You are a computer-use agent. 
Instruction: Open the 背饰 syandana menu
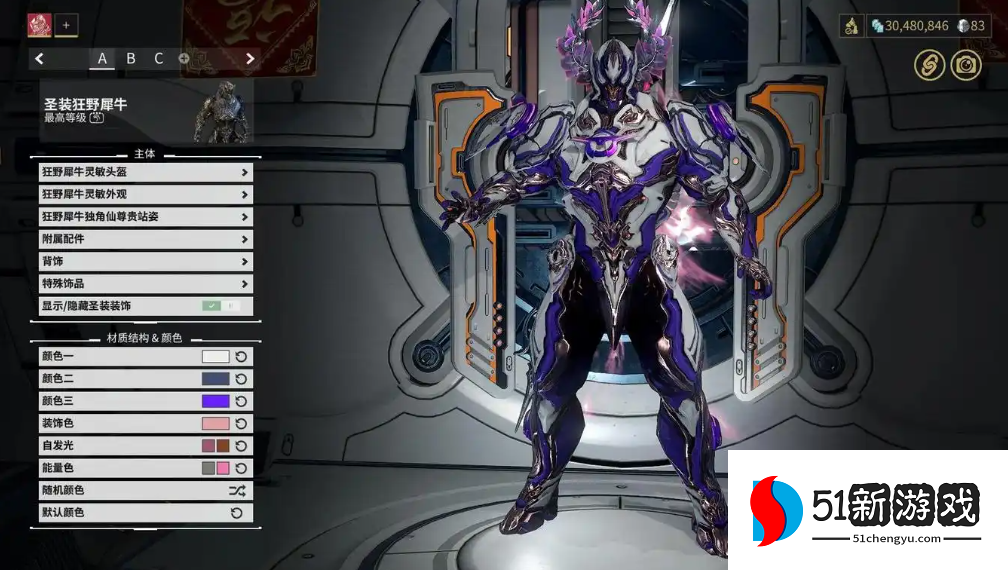[145, 261]
